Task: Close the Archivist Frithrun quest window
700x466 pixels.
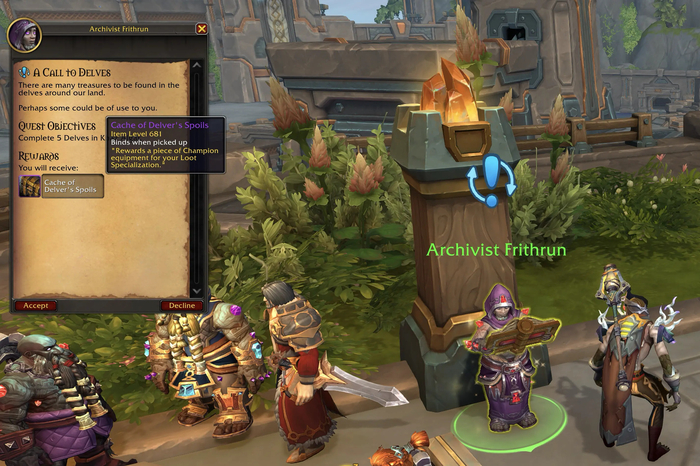Action: point(202,30)
